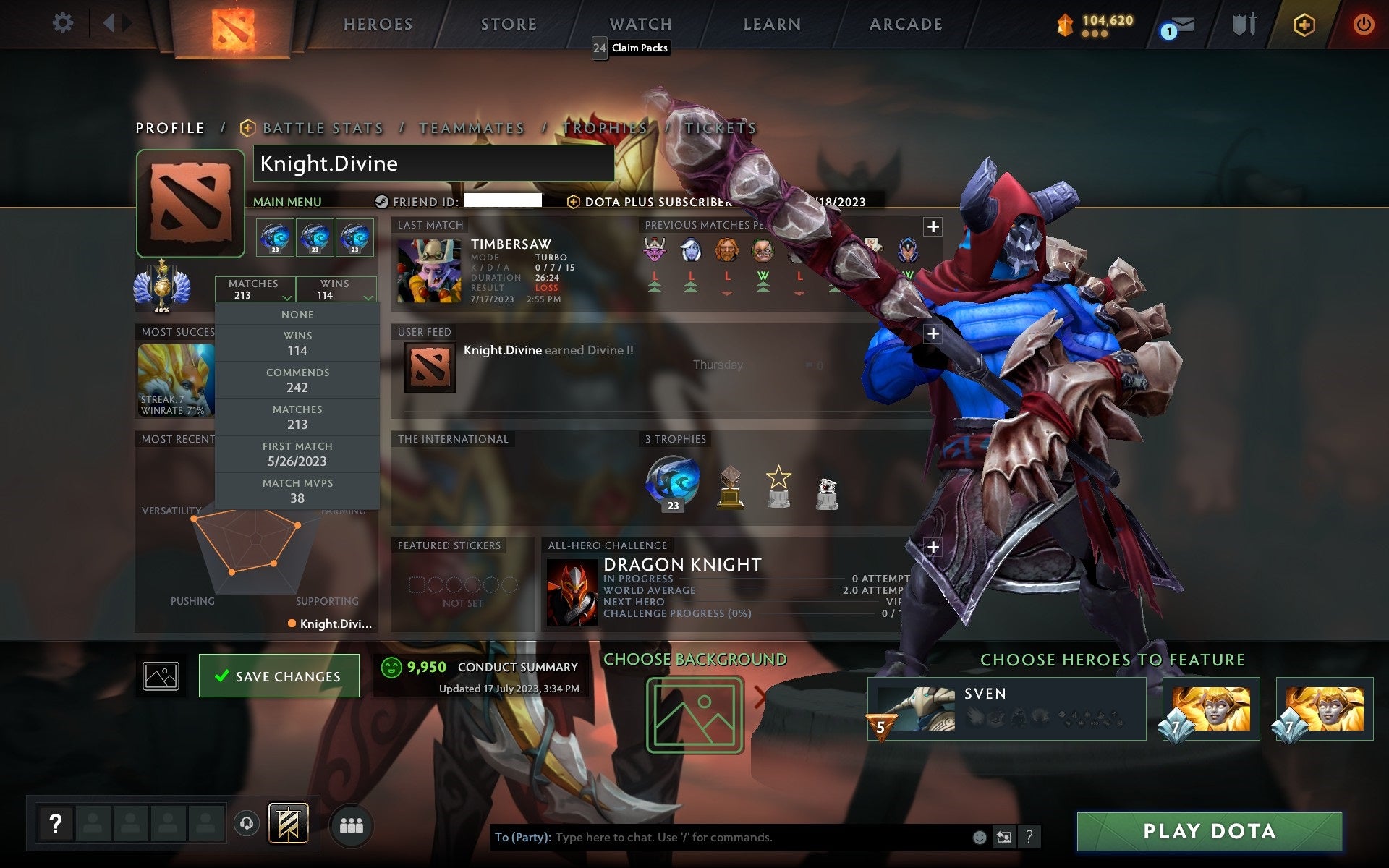Open the settings gear icon

[64, 23]
